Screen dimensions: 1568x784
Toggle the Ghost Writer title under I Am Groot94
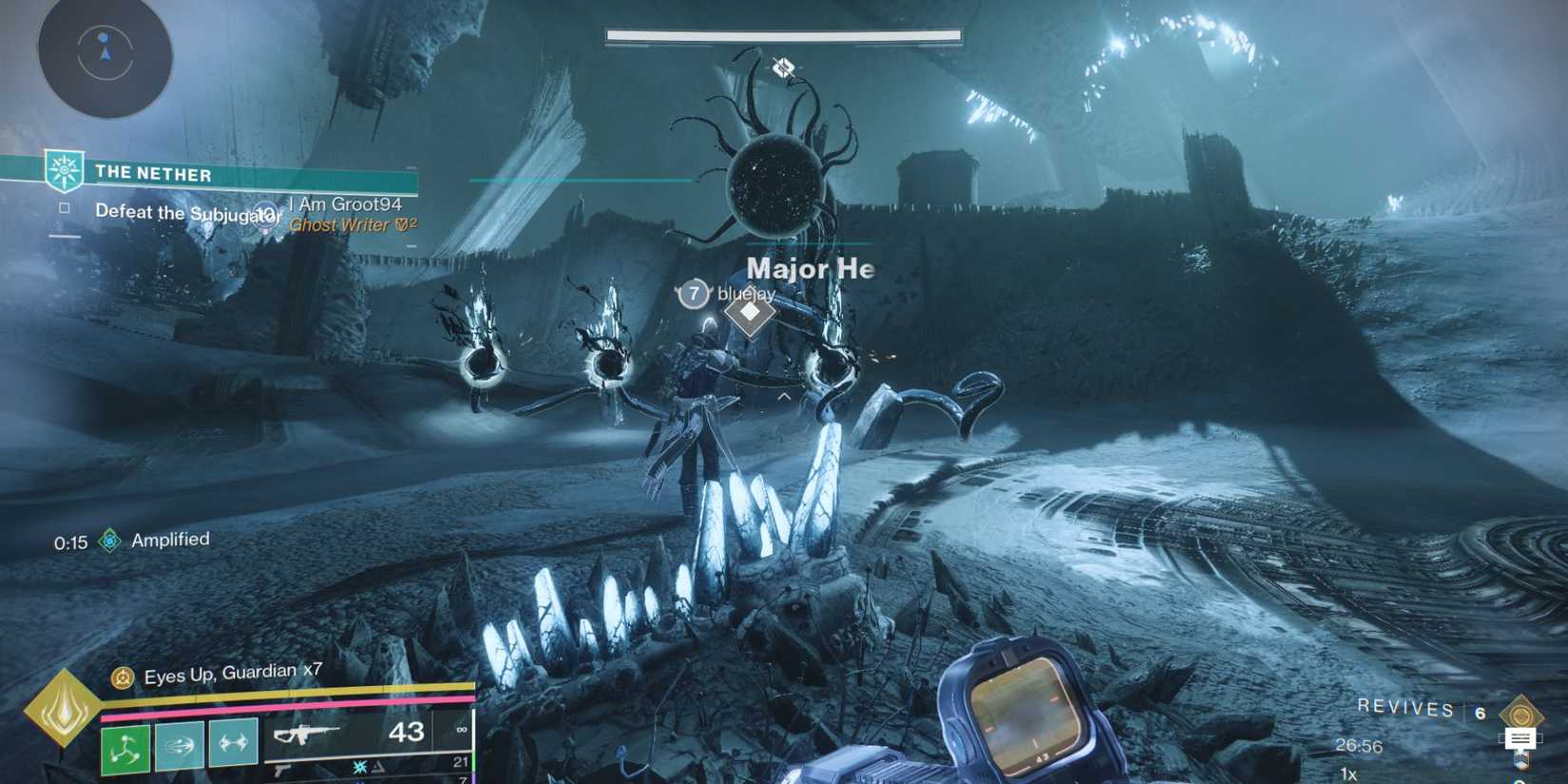click(x=345, y=225)
